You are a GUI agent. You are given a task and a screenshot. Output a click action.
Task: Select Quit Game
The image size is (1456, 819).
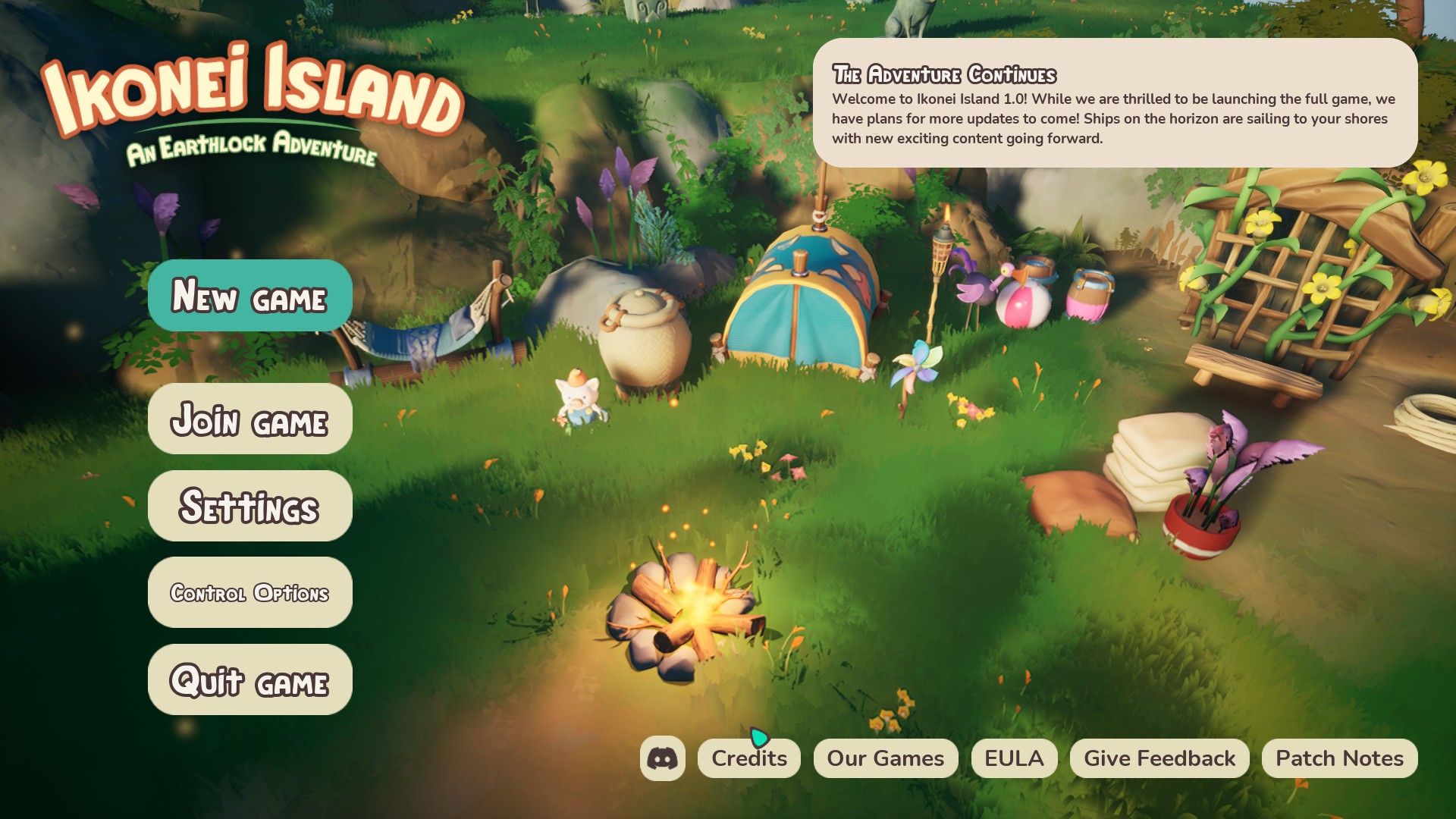point(249,680)
